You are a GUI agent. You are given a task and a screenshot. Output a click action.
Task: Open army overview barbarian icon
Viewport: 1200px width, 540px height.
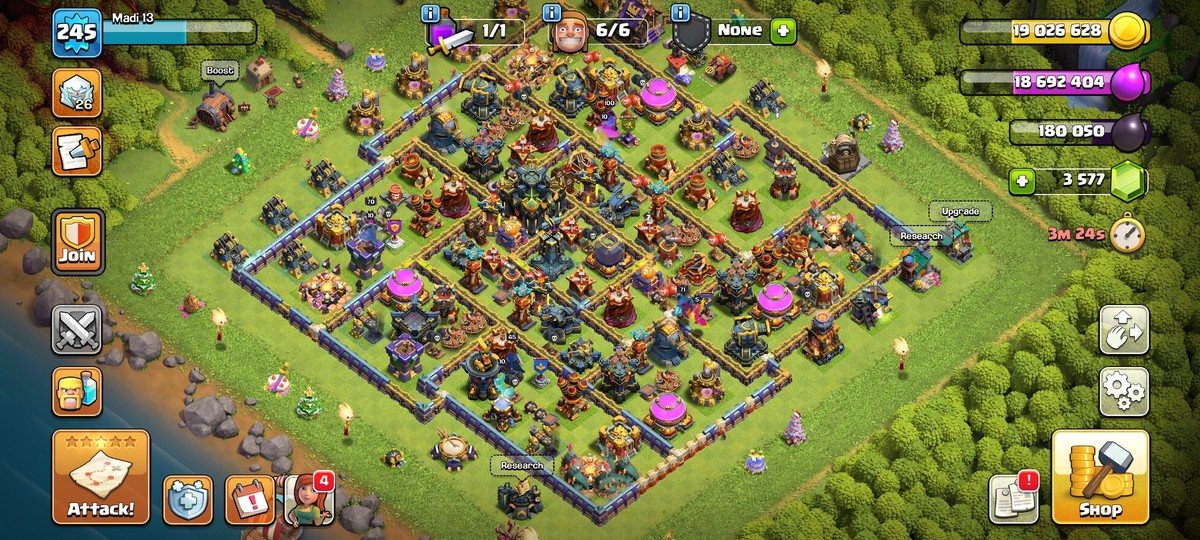point(77,391)
